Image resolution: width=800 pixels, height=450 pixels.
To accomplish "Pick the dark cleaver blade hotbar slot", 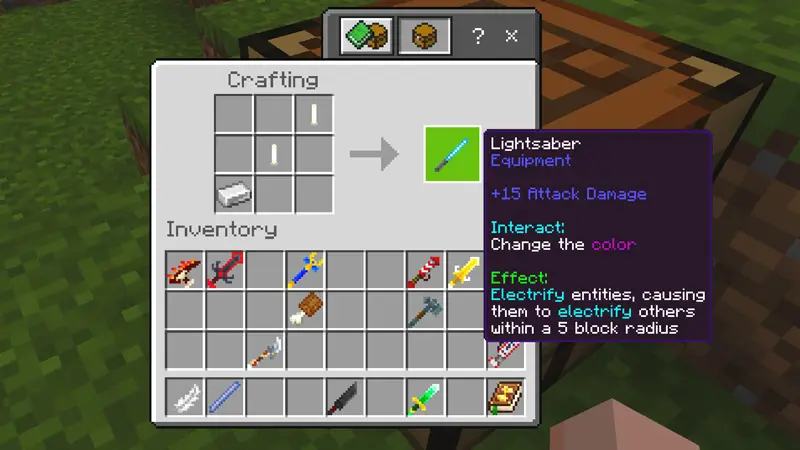I will click(x=344, y=398).
